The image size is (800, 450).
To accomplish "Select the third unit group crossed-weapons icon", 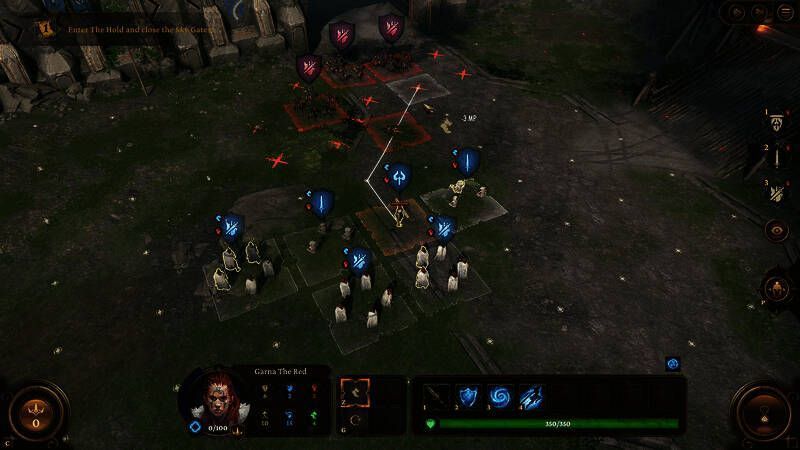I will [776, 192].
